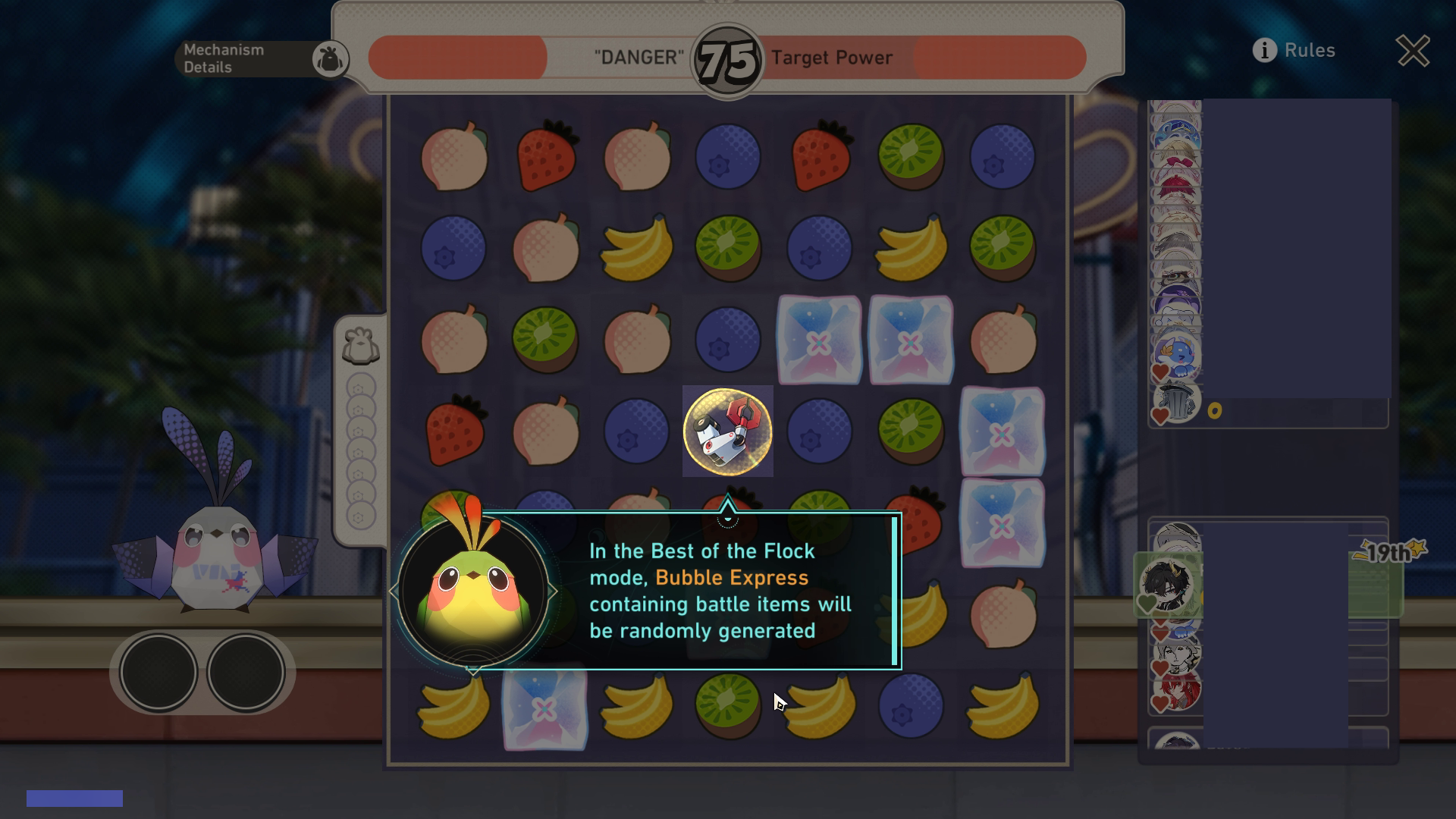The image size is (1456, 819).
Task: Click the Bubble Express robot bubble on the board
Action: [x=727, y=431]
